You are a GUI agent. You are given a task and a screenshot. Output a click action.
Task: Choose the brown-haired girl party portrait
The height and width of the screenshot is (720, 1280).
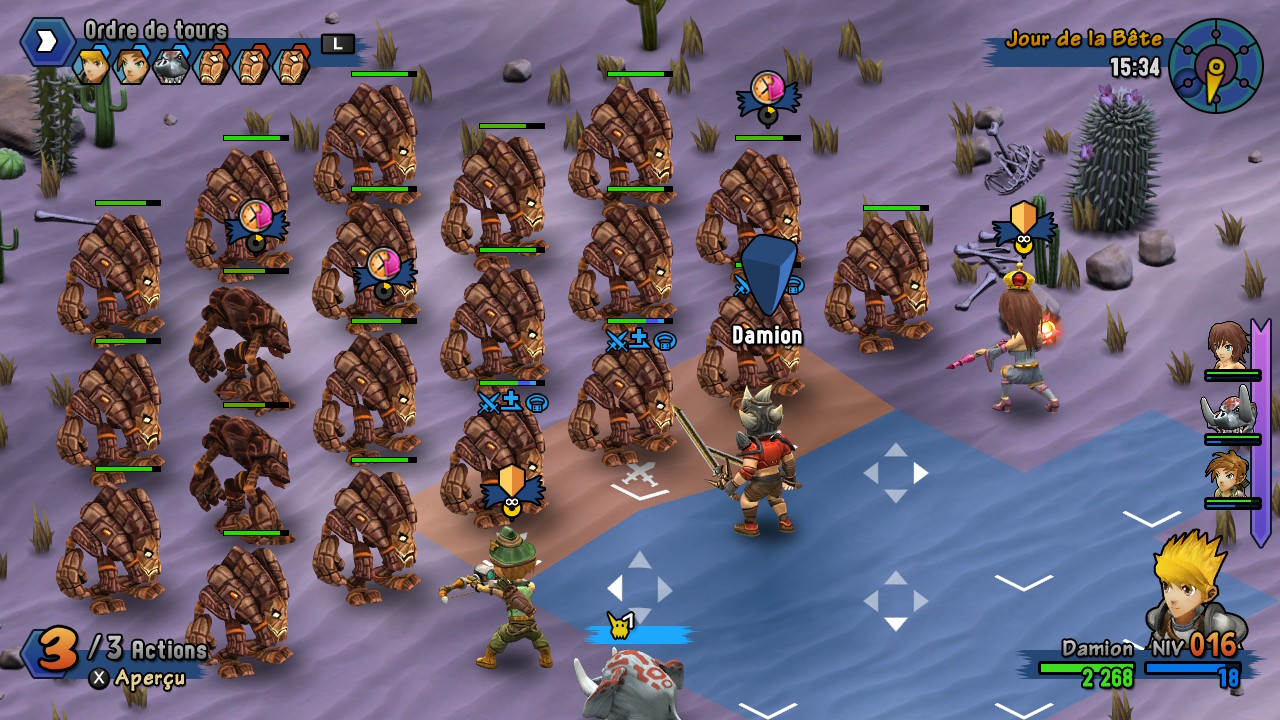click(x=1228, y=347)
